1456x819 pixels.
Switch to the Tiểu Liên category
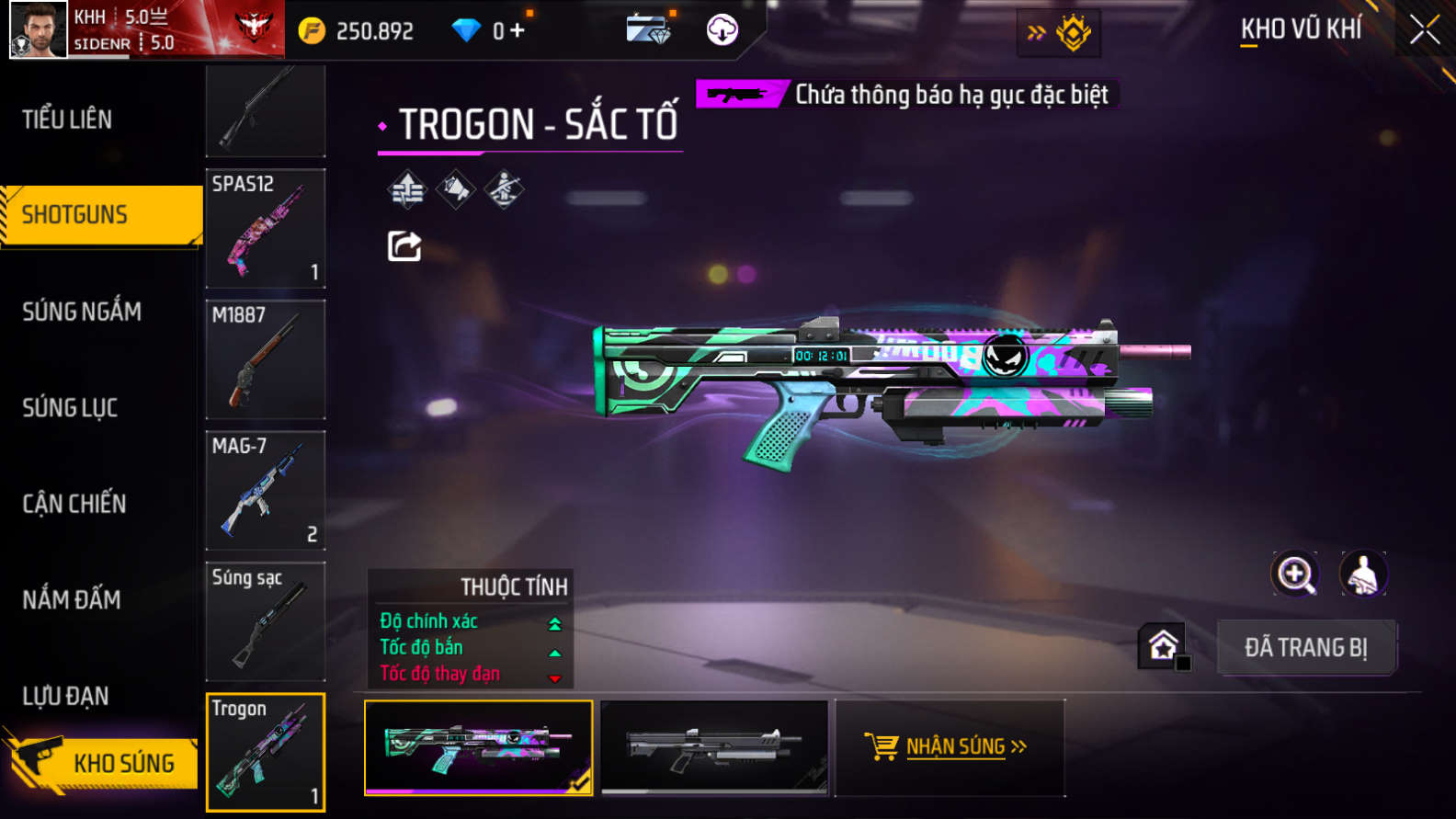tap(67, 119)
